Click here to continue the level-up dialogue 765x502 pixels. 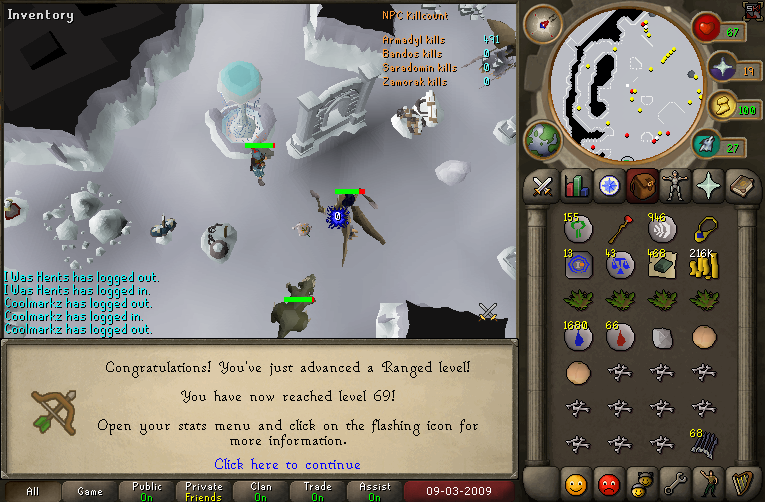coord(287,465)
